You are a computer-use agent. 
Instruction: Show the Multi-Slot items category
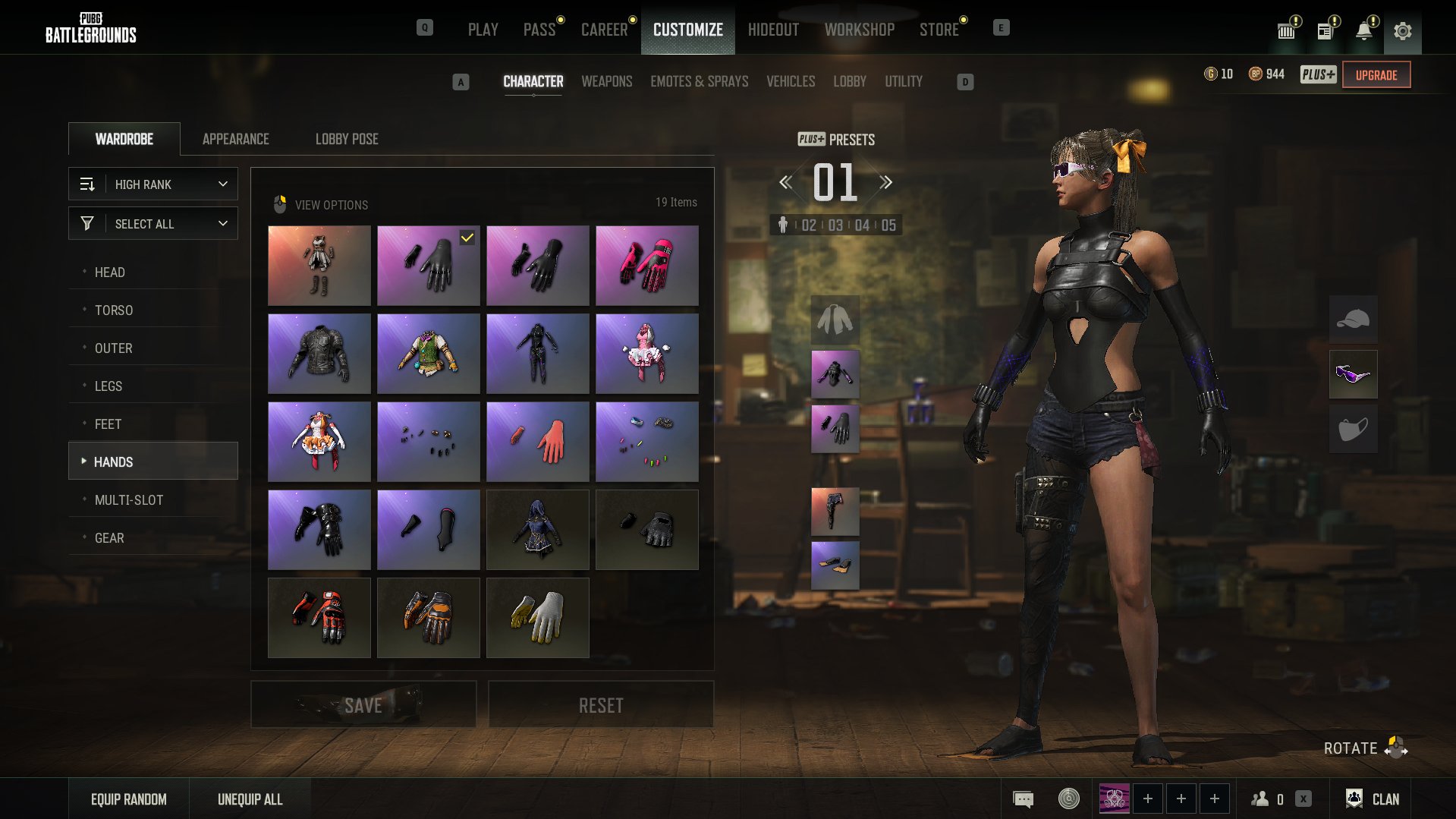coord(129,499)
